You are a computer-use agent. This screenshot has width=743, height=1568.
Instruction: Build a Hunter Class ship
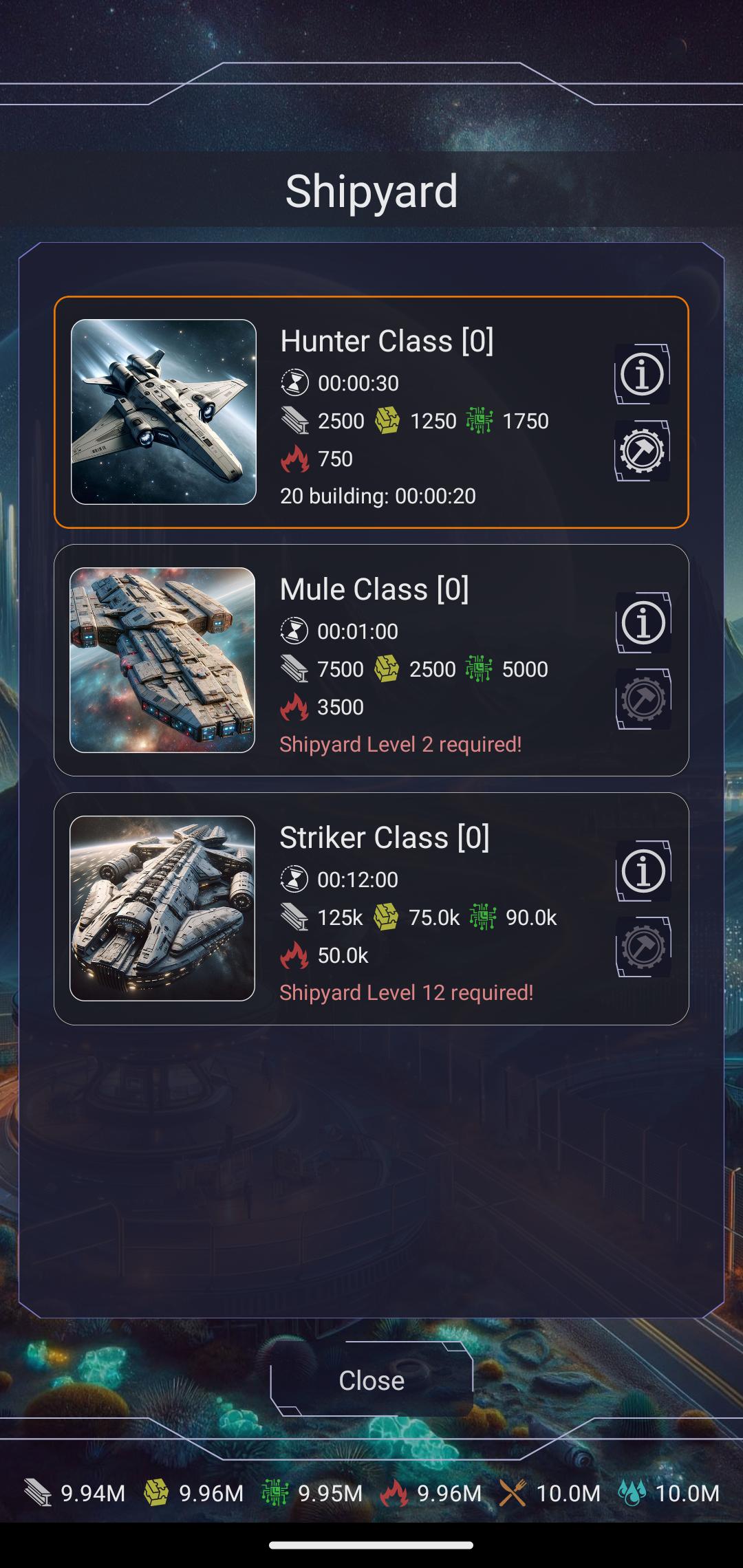pos(642,451)
